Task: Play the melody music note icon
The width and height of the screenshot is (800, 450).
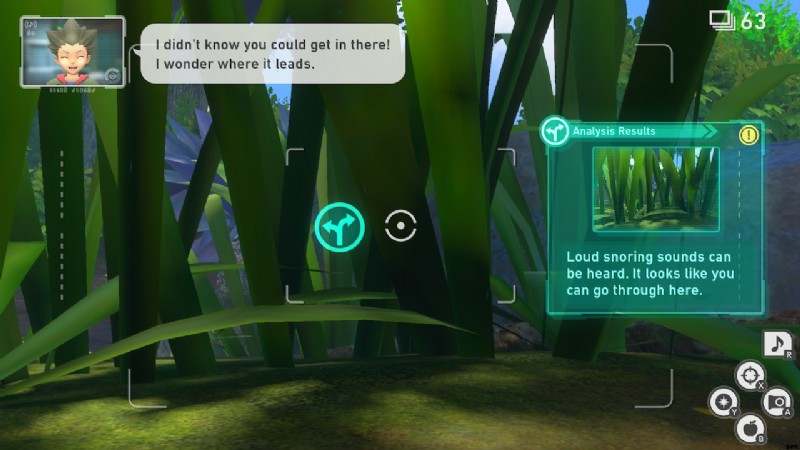Action: [777, 345]
